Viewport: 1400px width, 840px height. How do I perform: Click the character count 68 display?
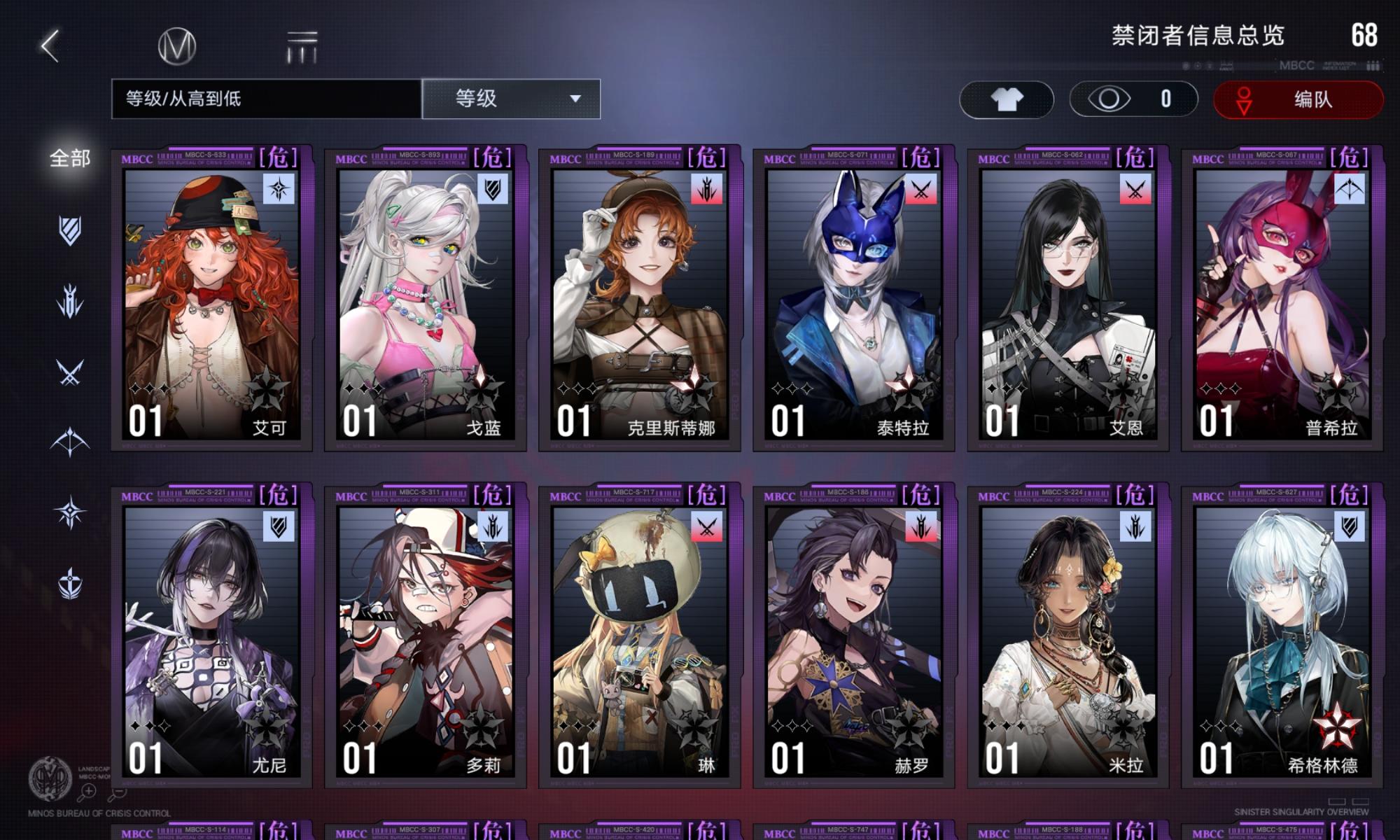click(1365, 33)
